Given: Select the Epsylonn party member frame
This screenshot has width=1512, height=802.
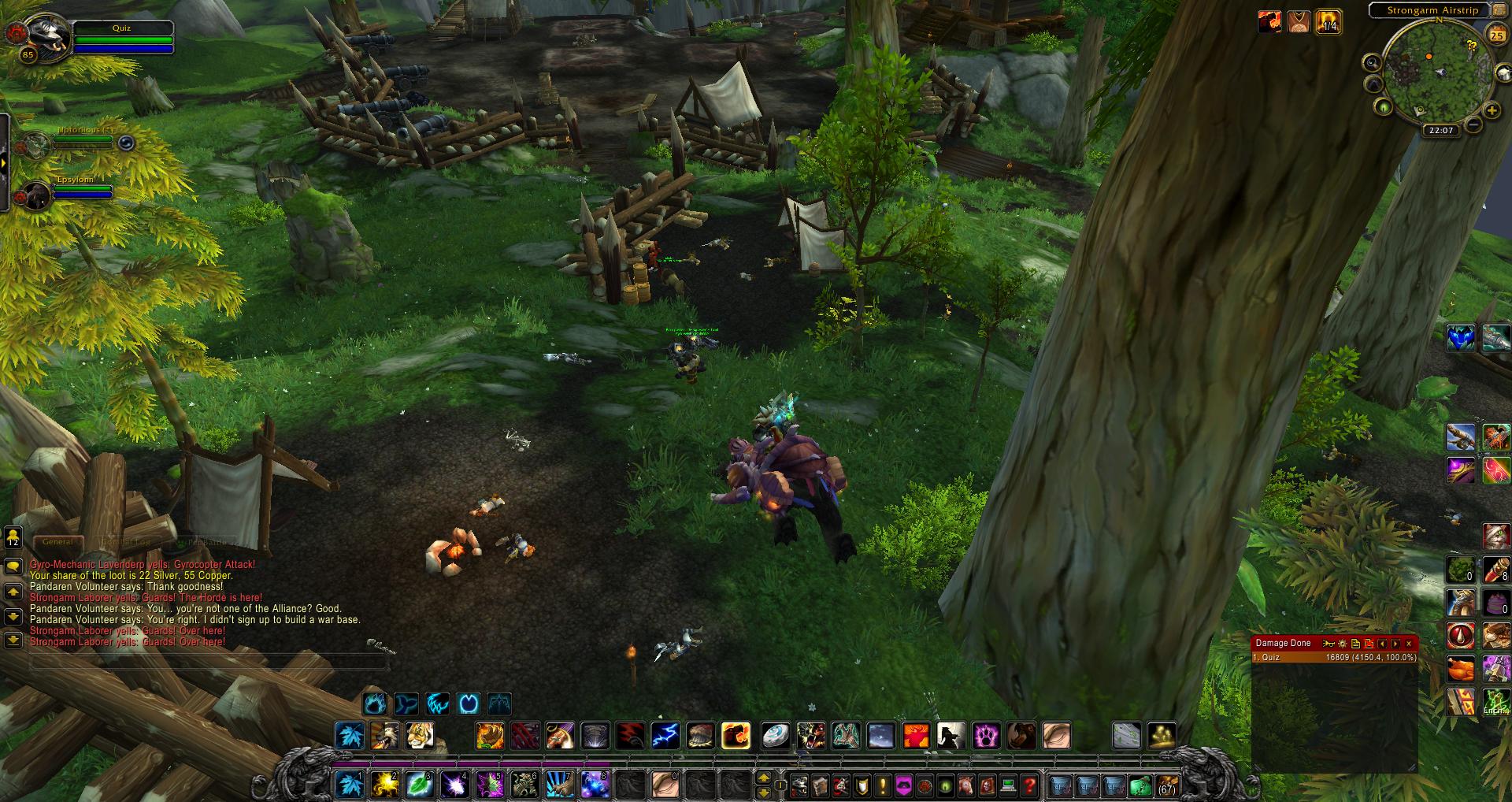Looking at the screenshot, I should [x=37, y=195].
